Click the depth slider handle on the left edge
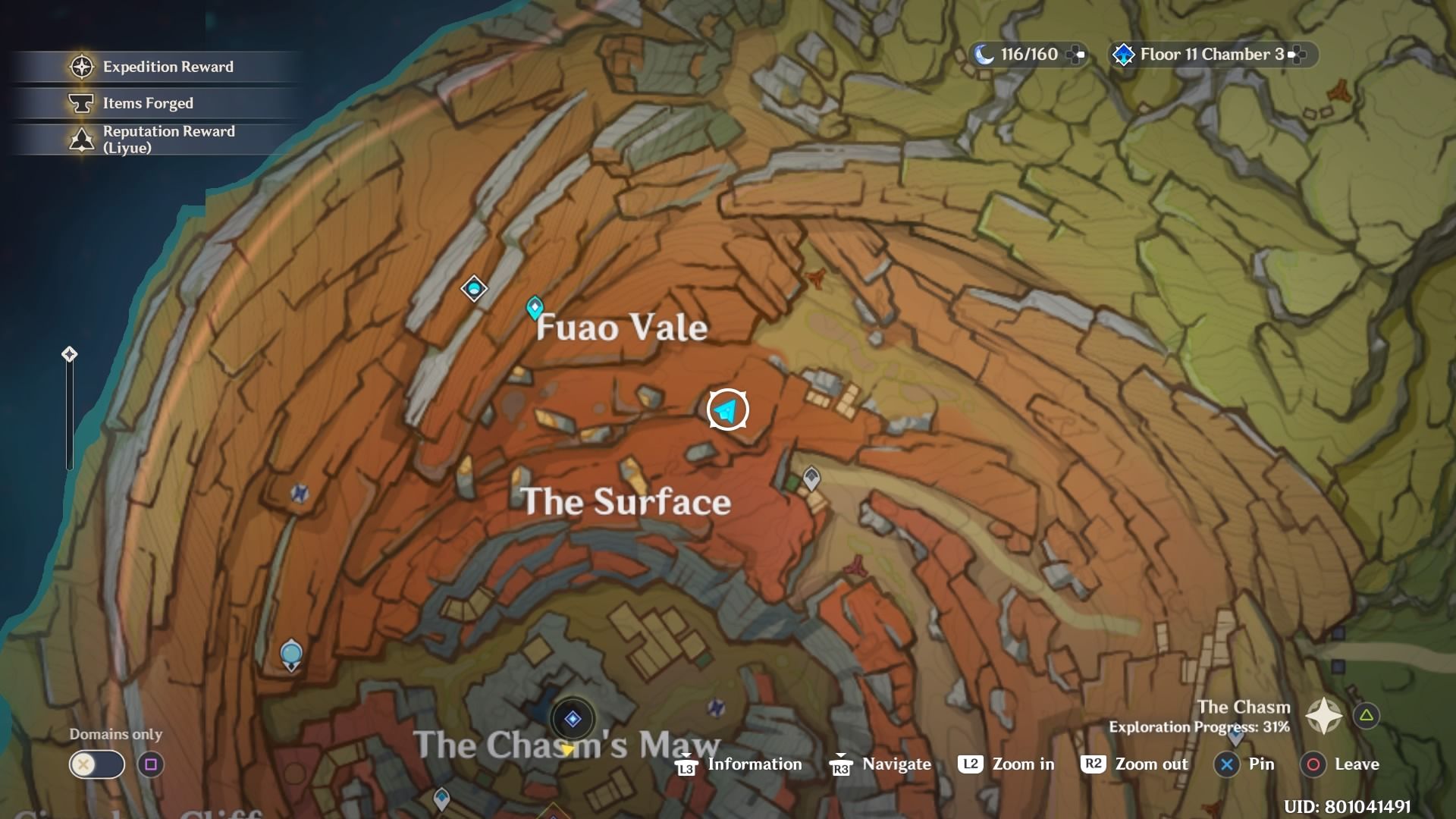 (69, 353)
